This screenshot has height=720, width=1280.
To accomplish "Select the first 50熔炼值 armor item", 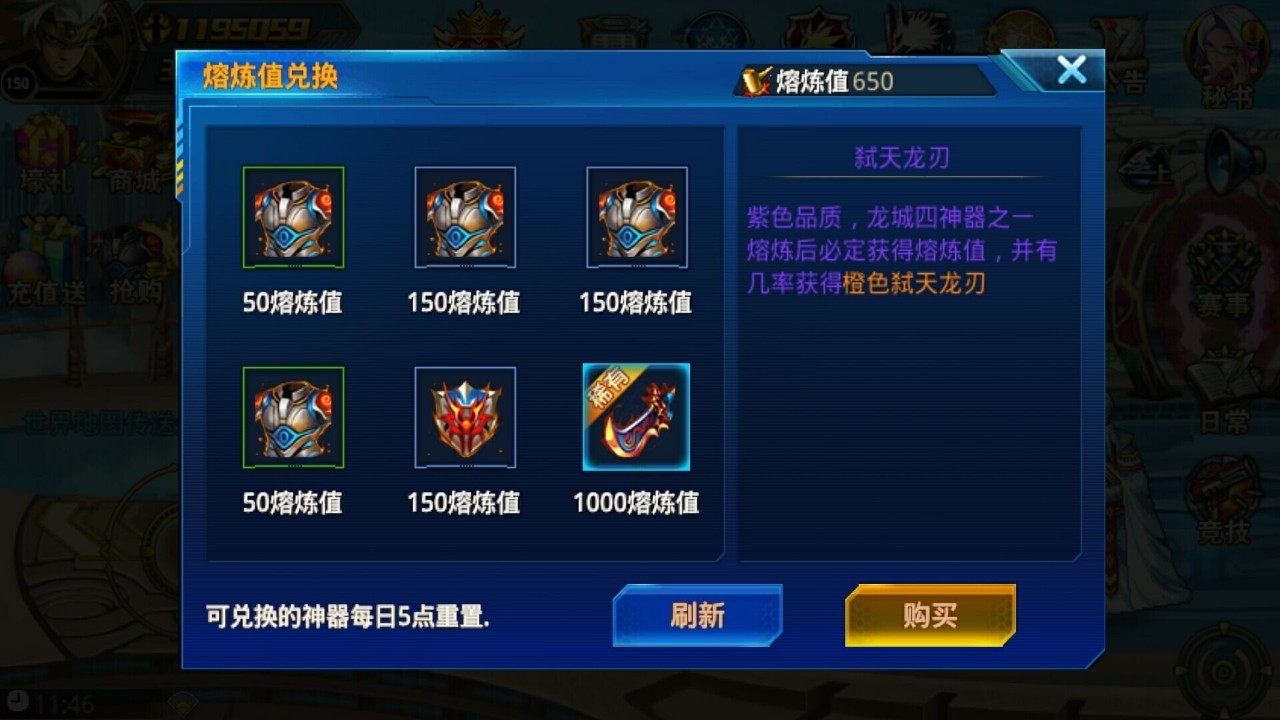I will tap(293, 218).
